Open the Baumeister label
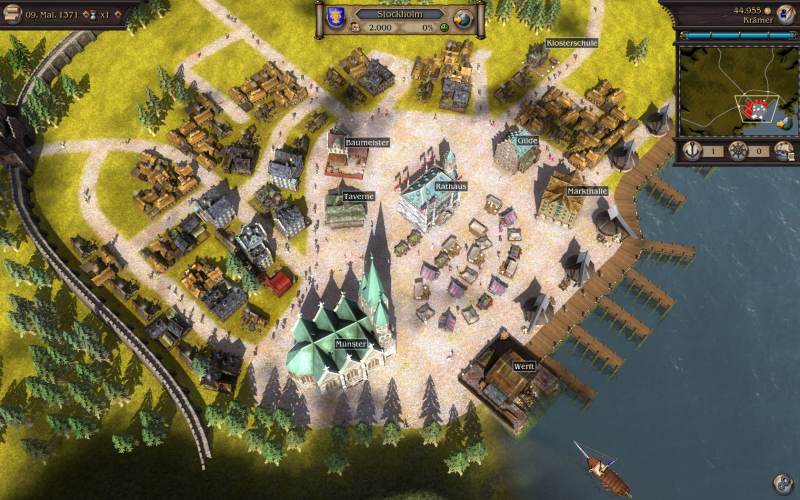The image size is (800, 500). click(366, 142)
